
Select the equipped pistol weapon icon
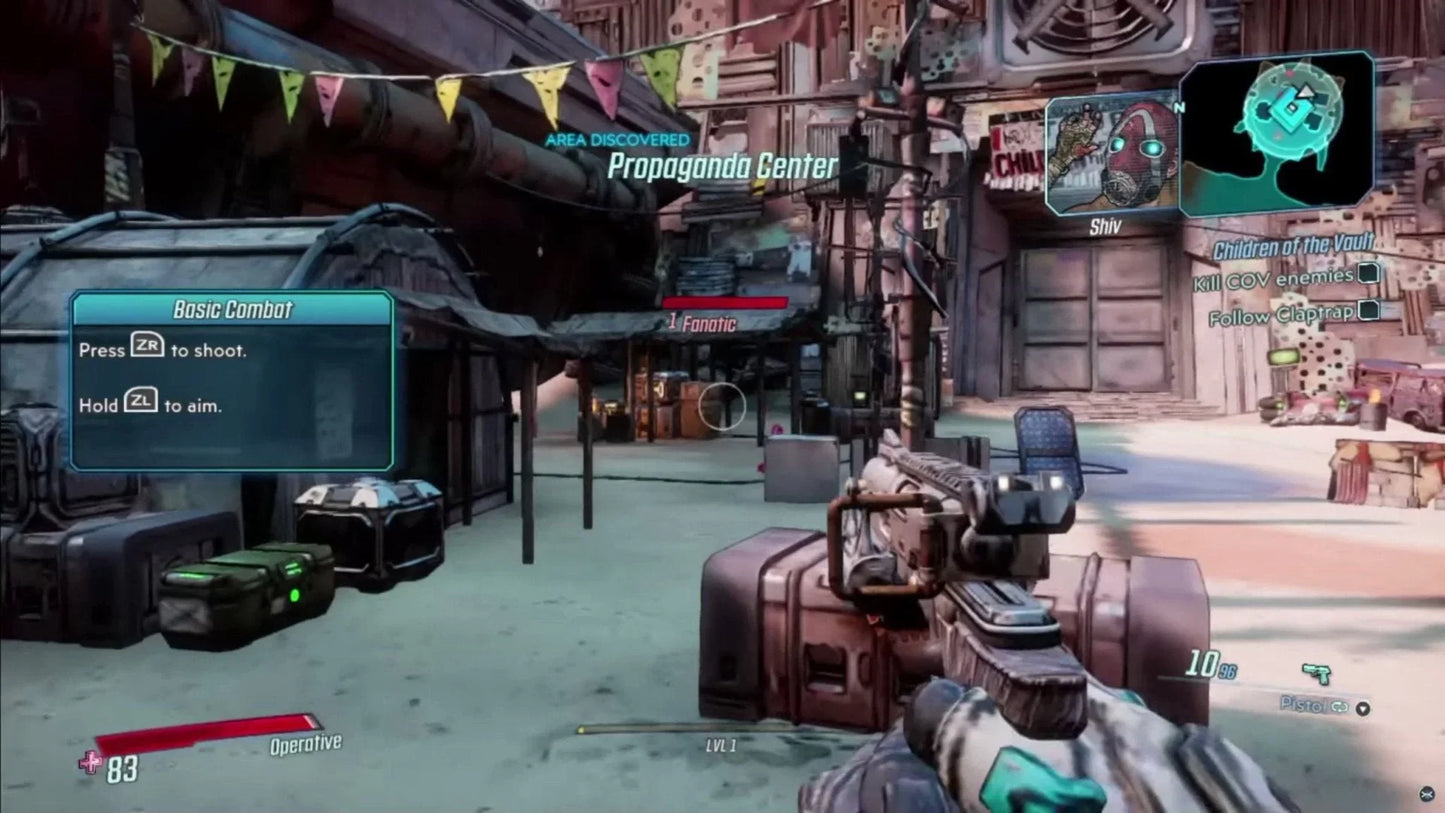[x=1316, y=673]
